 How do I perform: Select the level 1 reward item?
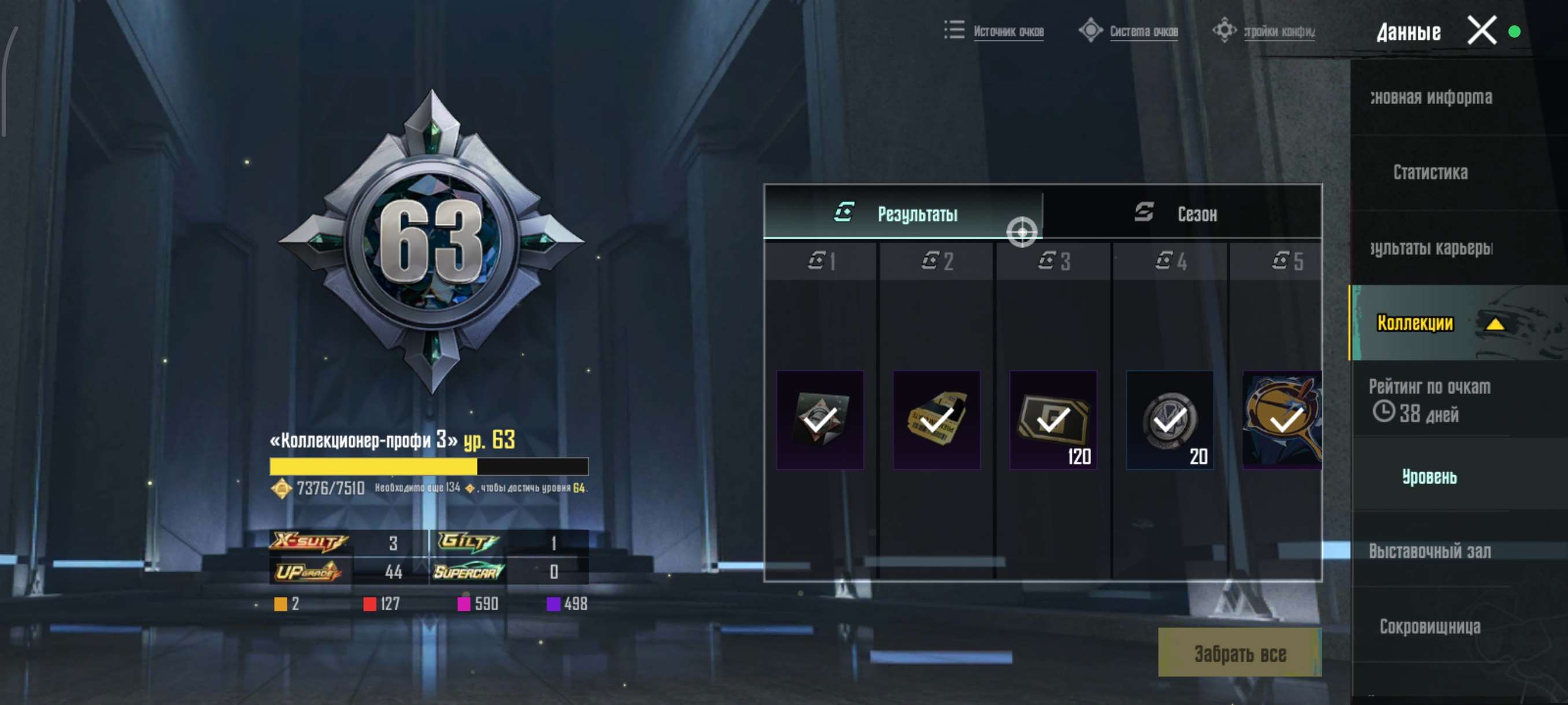[x=820, y=420]
